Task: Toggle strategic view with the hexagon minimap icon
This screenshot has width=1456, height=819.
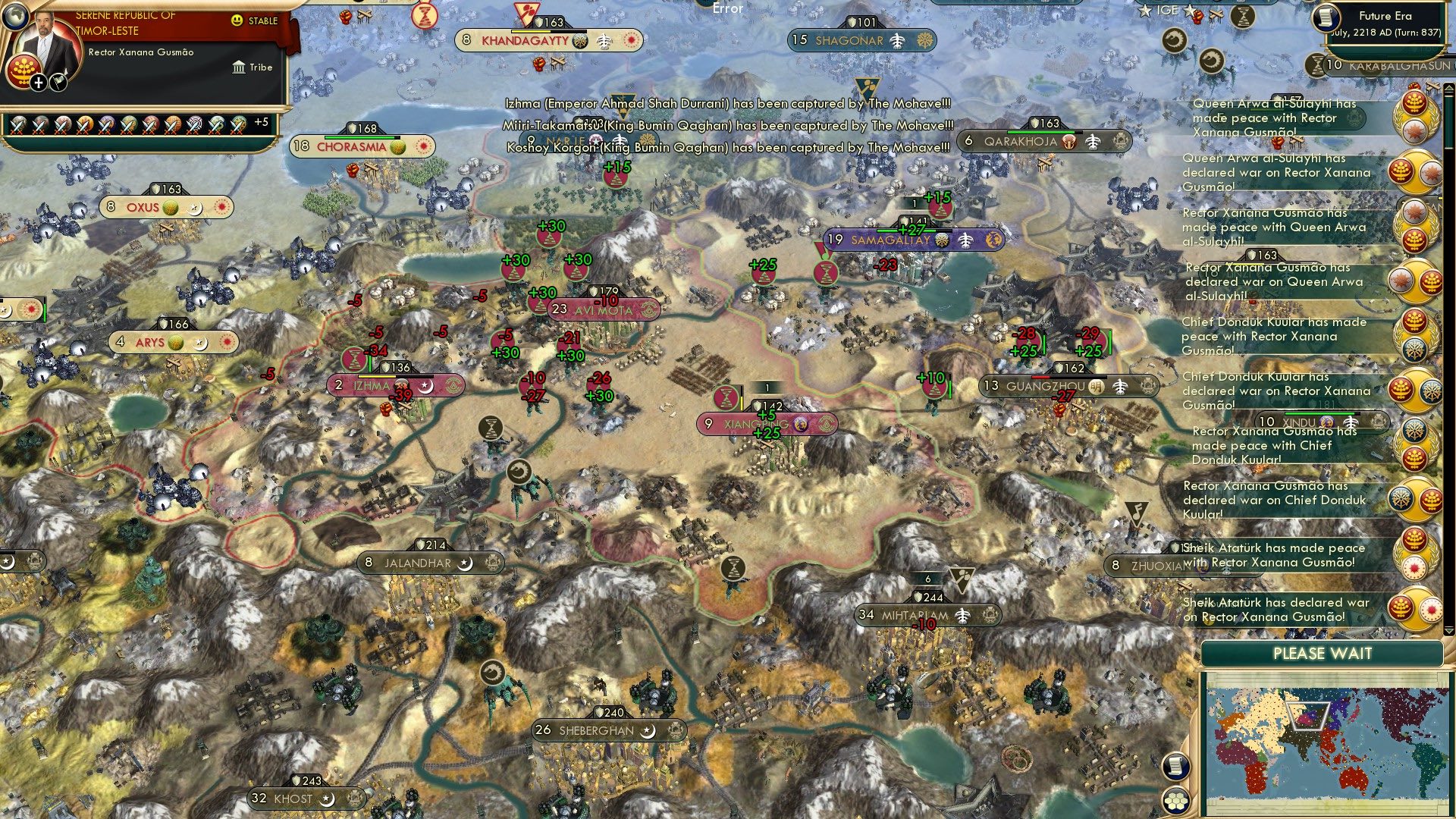Action: [x=1176, y=802]
